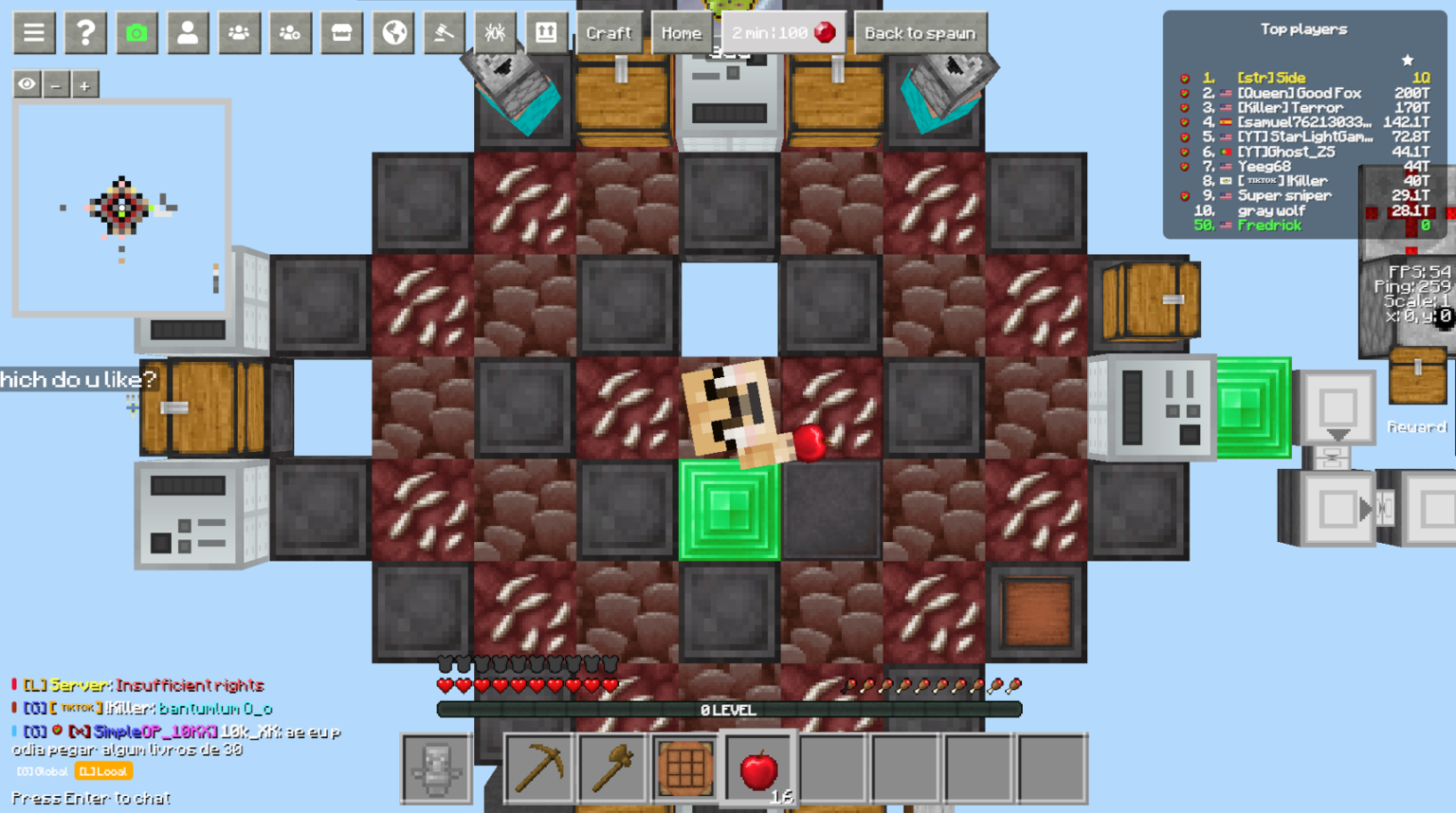Open the player profile icon
Image resolution: width=1456 pixels, height=813 pixels.
(x=189, y=32)
